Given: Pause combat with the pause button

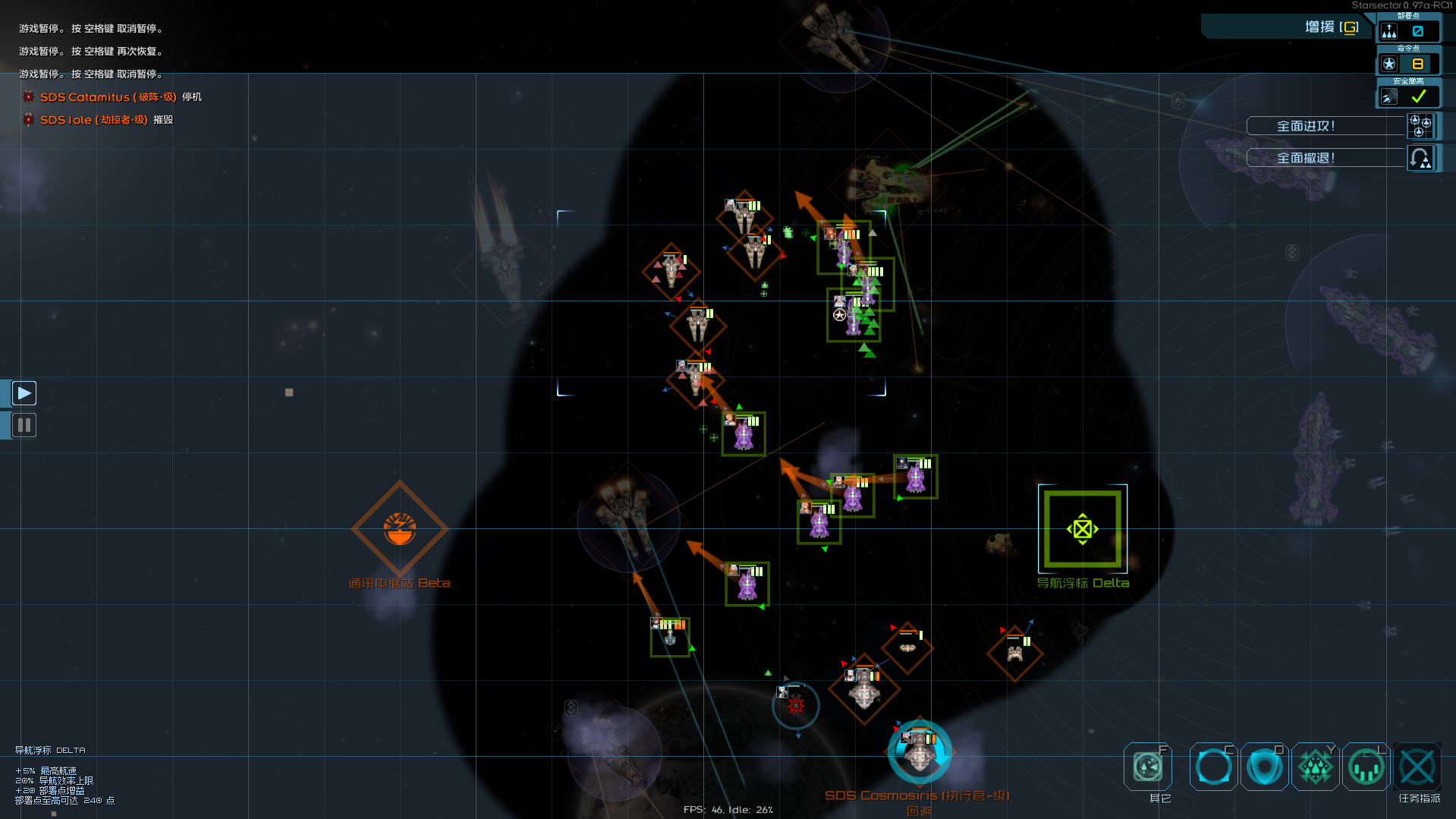Looking at the screenshot, I should [24, 424].
